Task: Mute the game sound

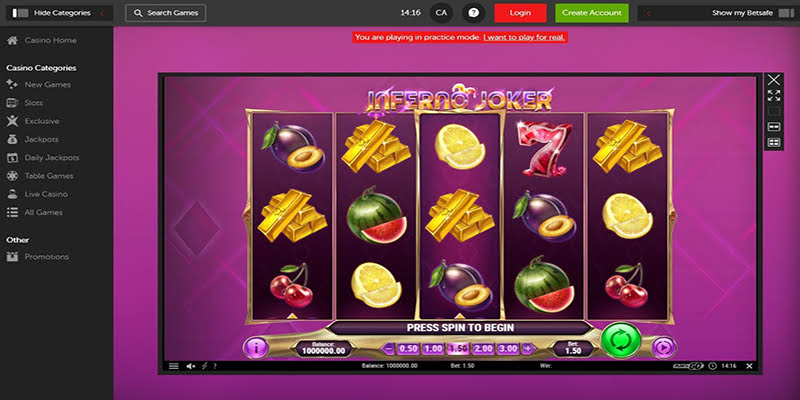Action: pyautogui.click(x=191, y=367)
